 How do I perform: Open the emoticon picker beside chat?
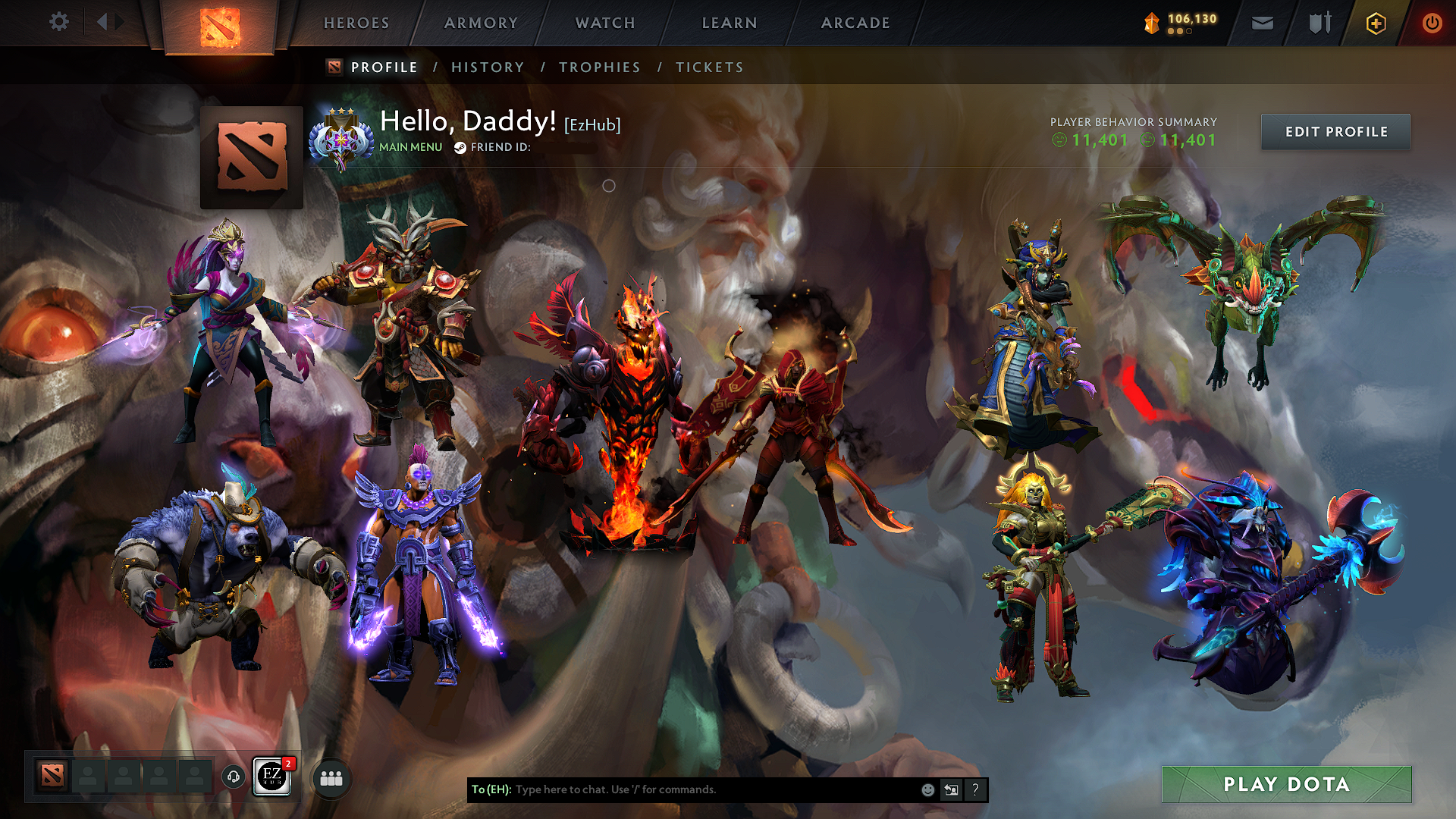coord(927,789)
